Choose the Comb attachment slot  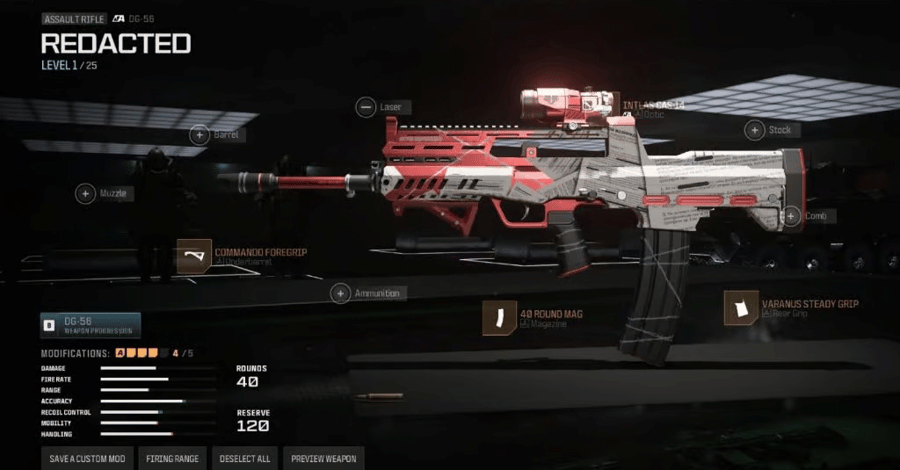791,215
